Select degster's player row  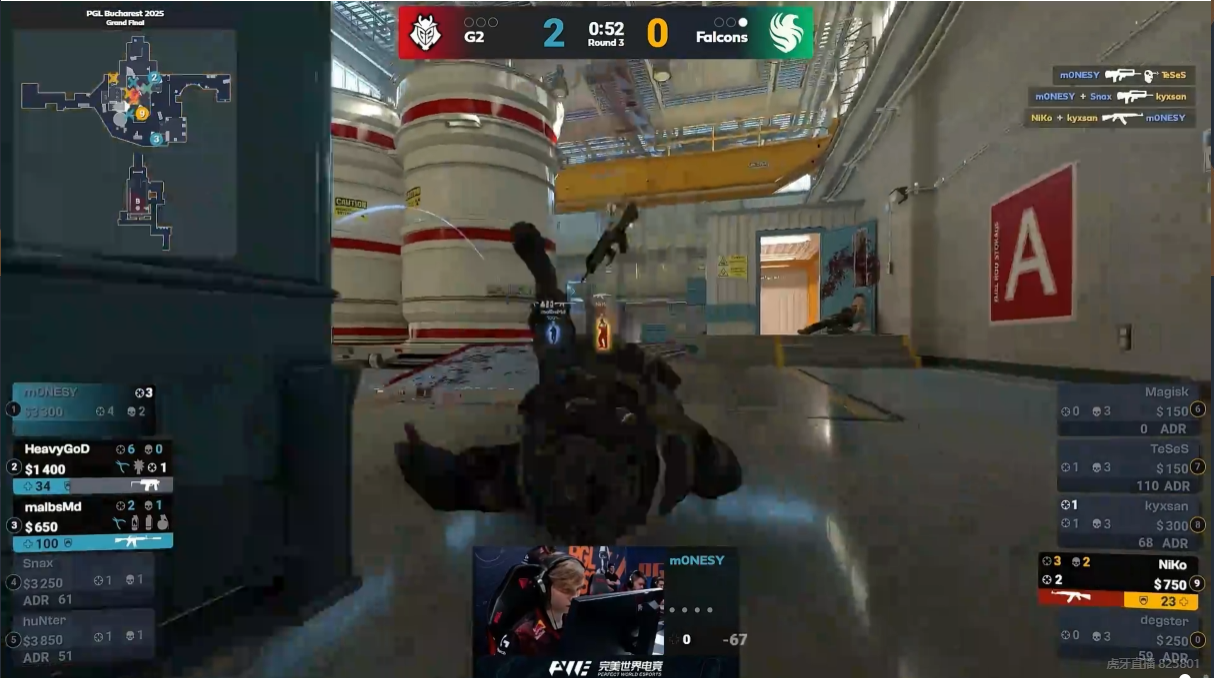click(1127, 637)
